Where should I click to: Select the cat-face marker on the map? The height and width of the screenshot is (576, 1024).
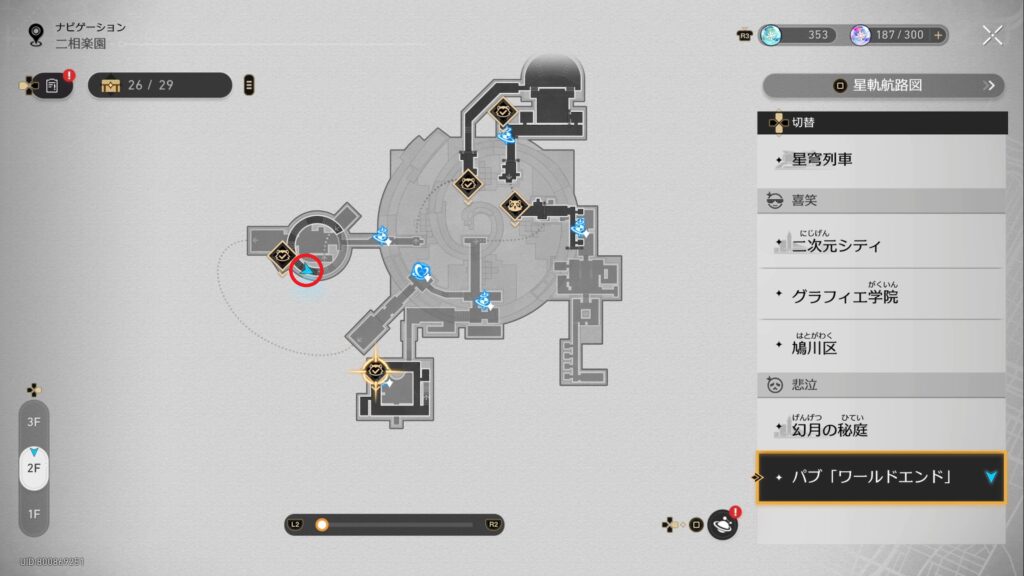[514, 207]
